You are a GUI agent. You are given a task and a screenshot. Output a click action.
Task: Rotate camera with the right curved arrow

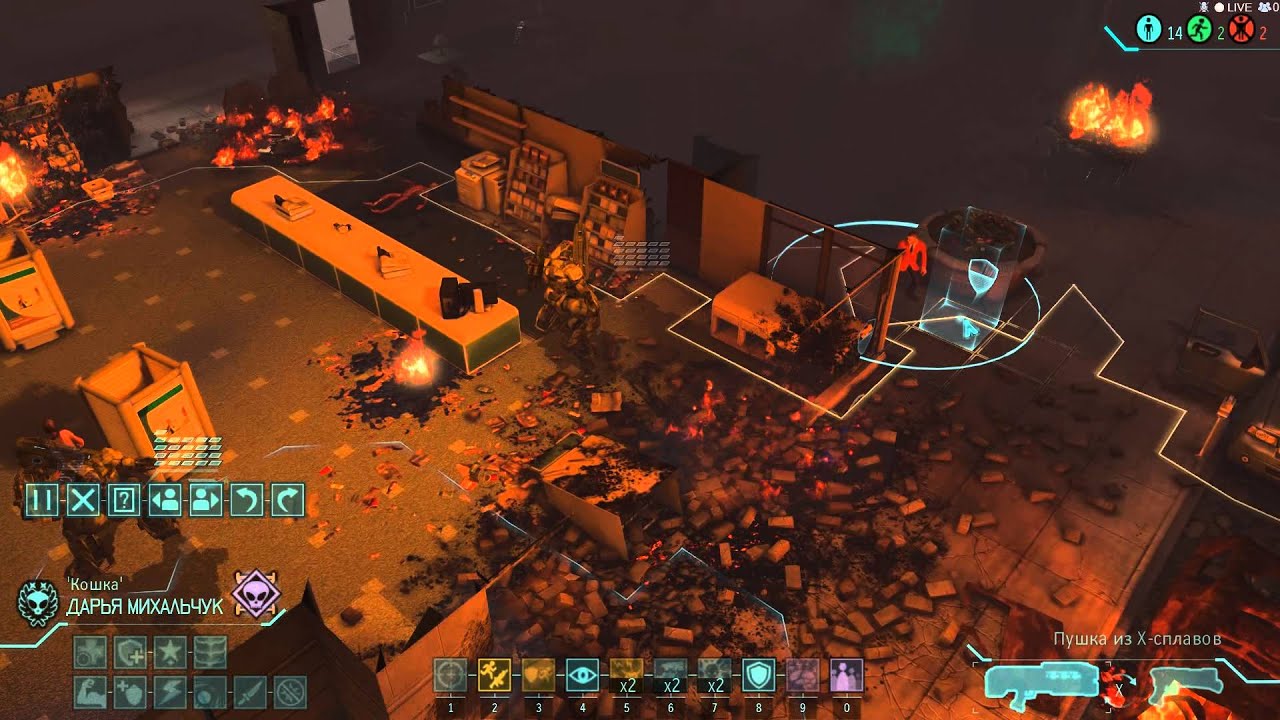pos(287,498)
